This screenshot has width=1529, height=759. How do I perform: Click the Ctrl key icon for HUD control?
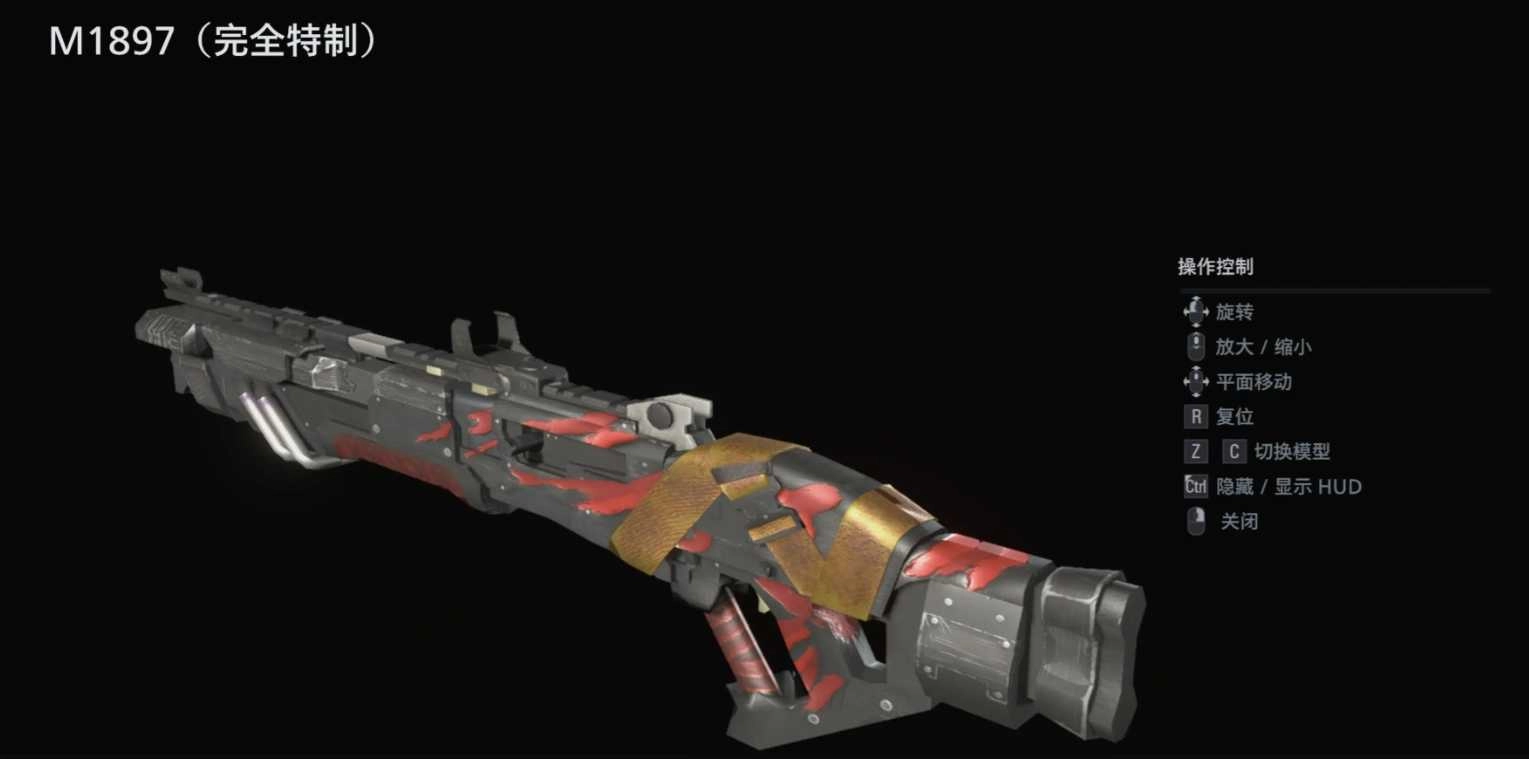[1195, 487]
